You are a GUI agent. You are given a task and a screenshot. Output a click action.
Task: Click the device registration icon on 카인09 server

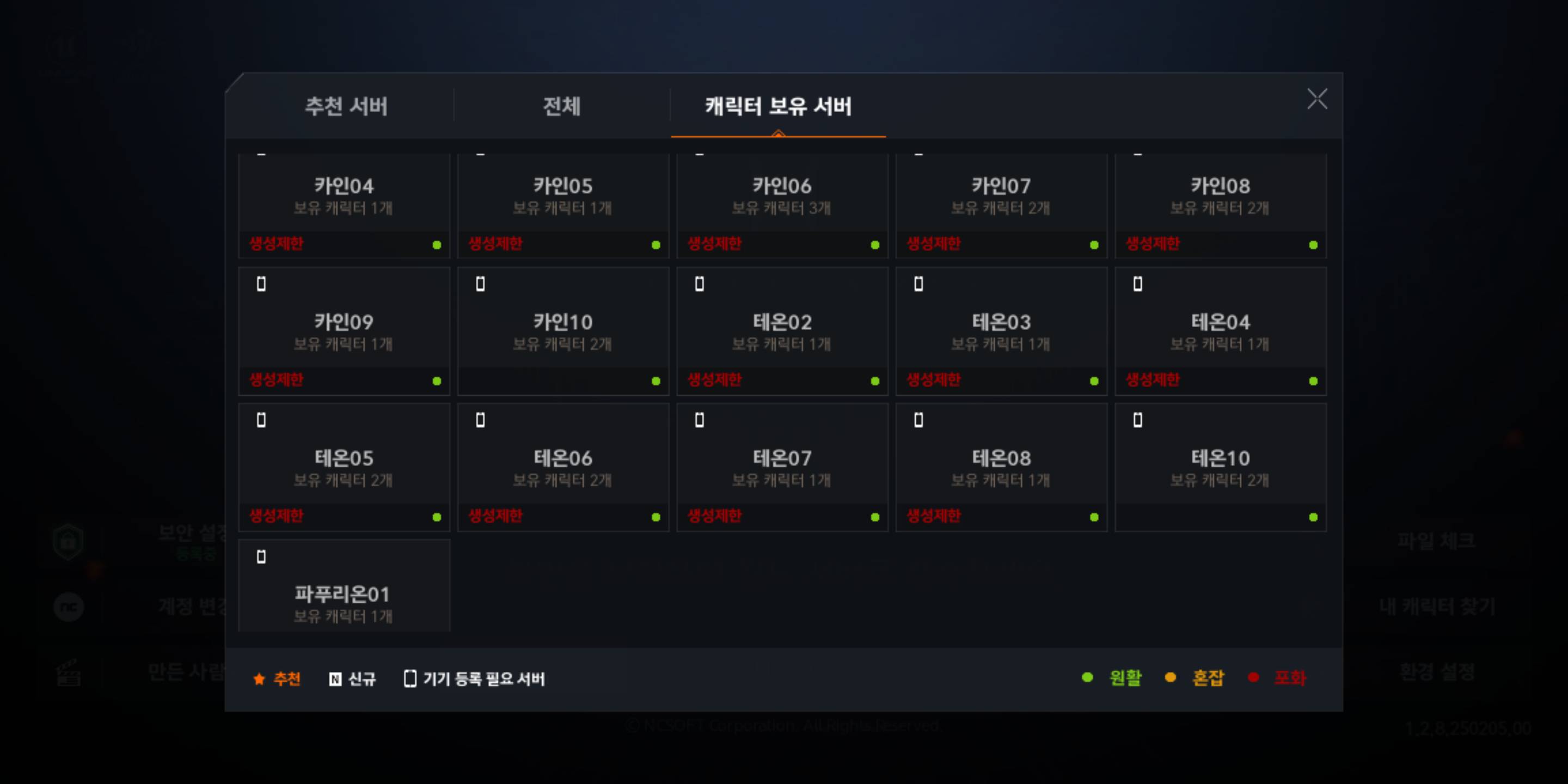pyautogui.click(x=262, y=284)
